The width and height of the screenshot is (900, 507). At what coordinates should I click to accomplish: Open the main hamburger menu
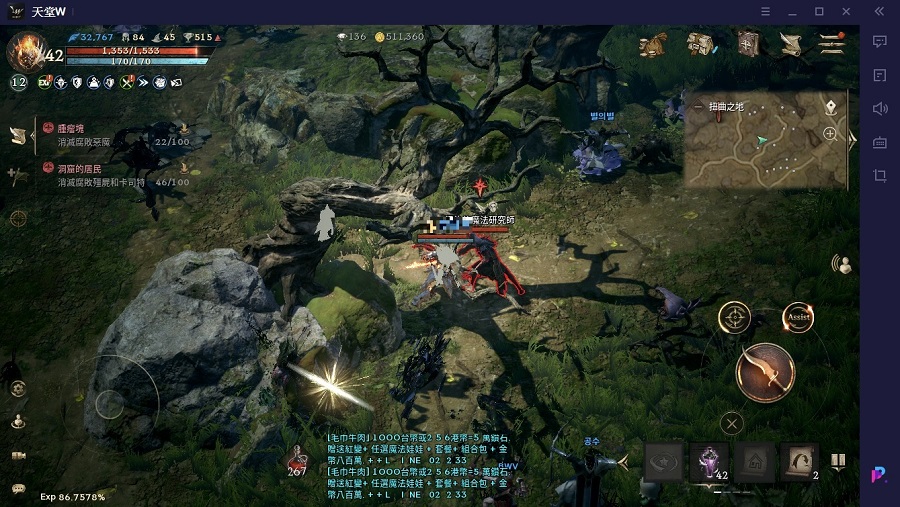click(x=832, y=44)
